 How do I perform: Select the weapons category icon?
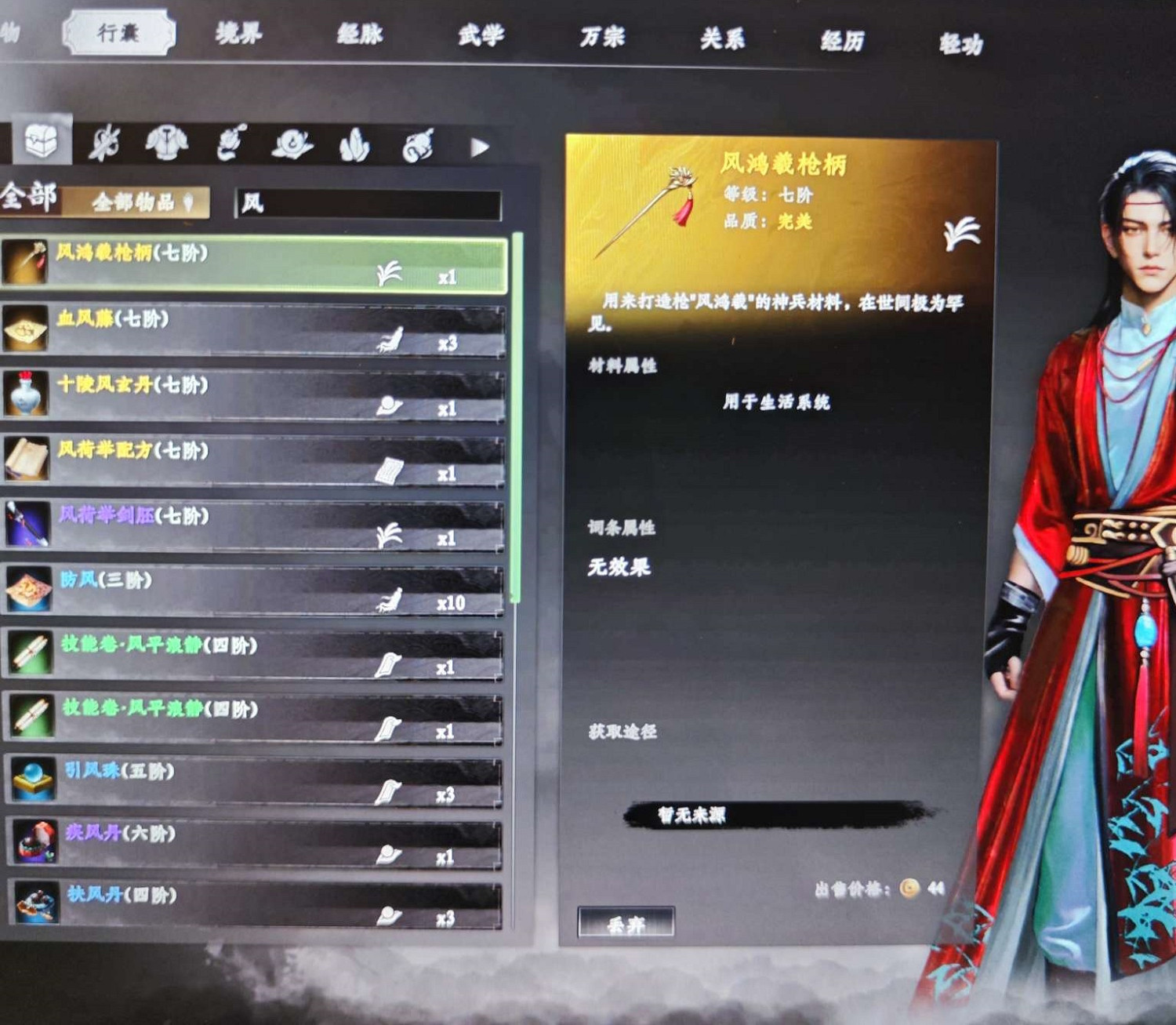tap(106, 143)
